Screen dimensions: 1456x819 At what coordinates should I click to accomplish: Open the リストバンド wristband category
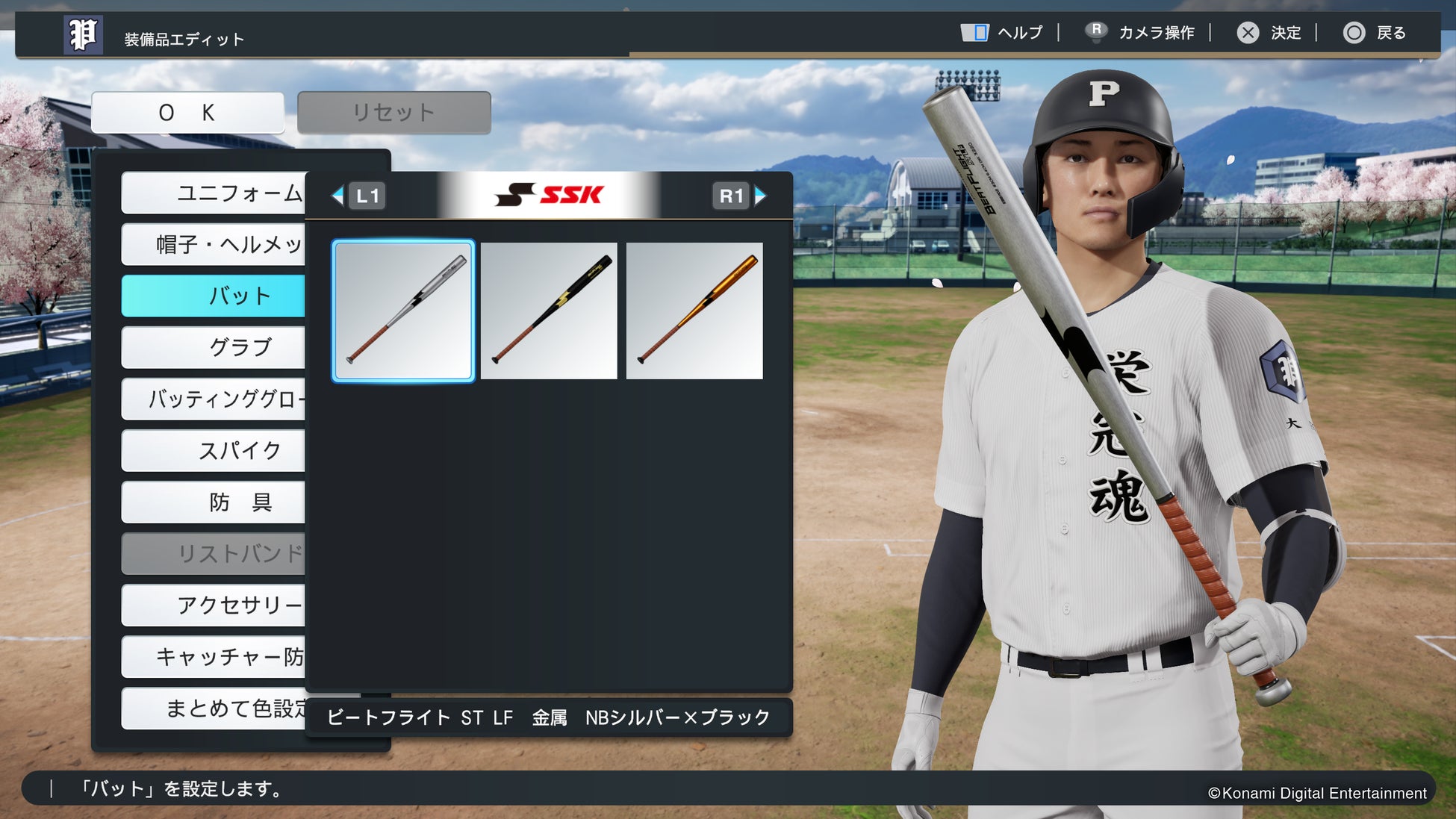click(214, 553)
